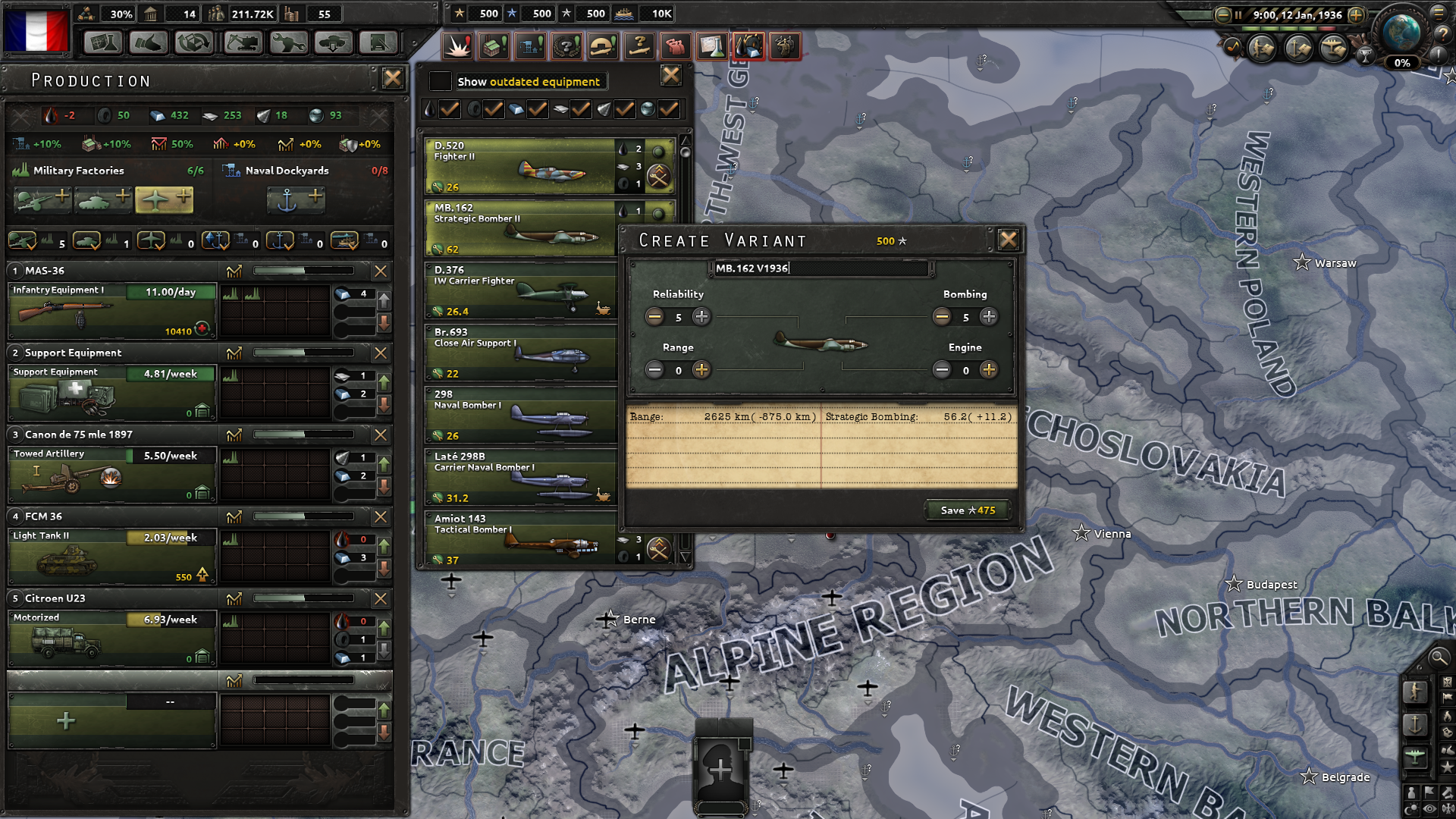Add a naval dockyard line via anchor icon

click(296, 199)
